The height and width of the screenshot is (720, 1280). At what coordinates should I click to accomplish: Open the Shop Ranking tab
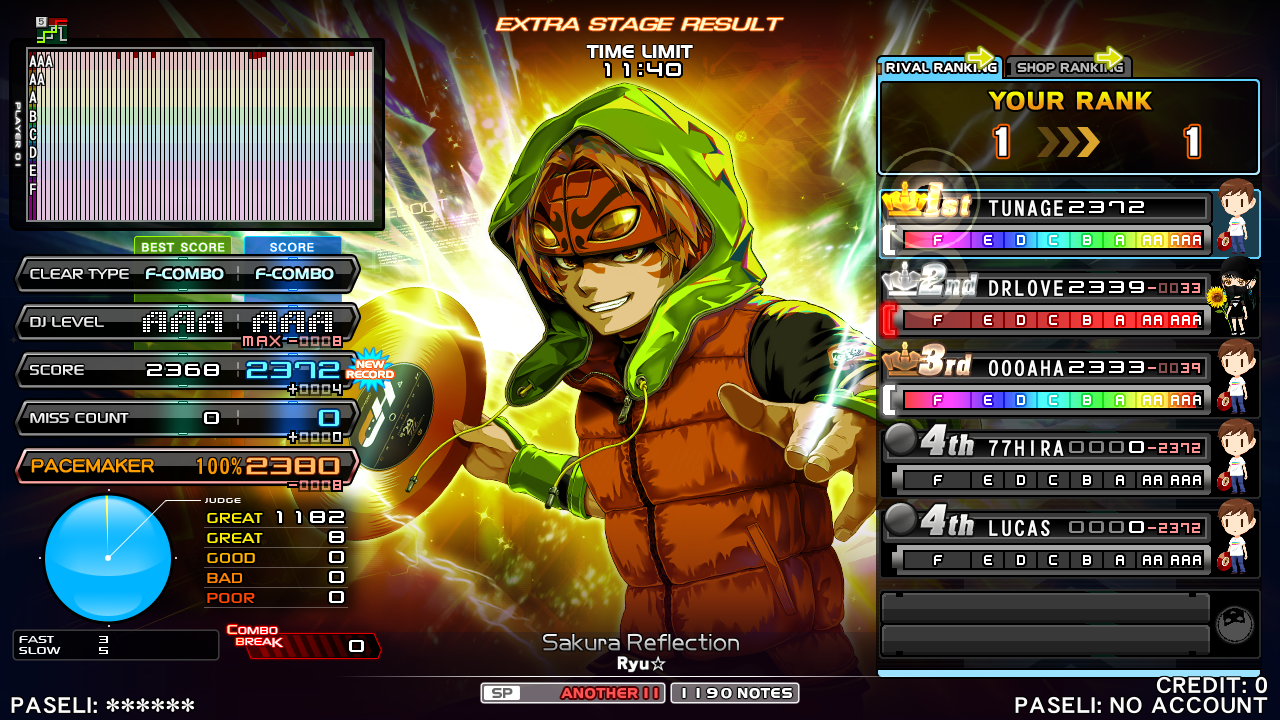pos(1068,67)
